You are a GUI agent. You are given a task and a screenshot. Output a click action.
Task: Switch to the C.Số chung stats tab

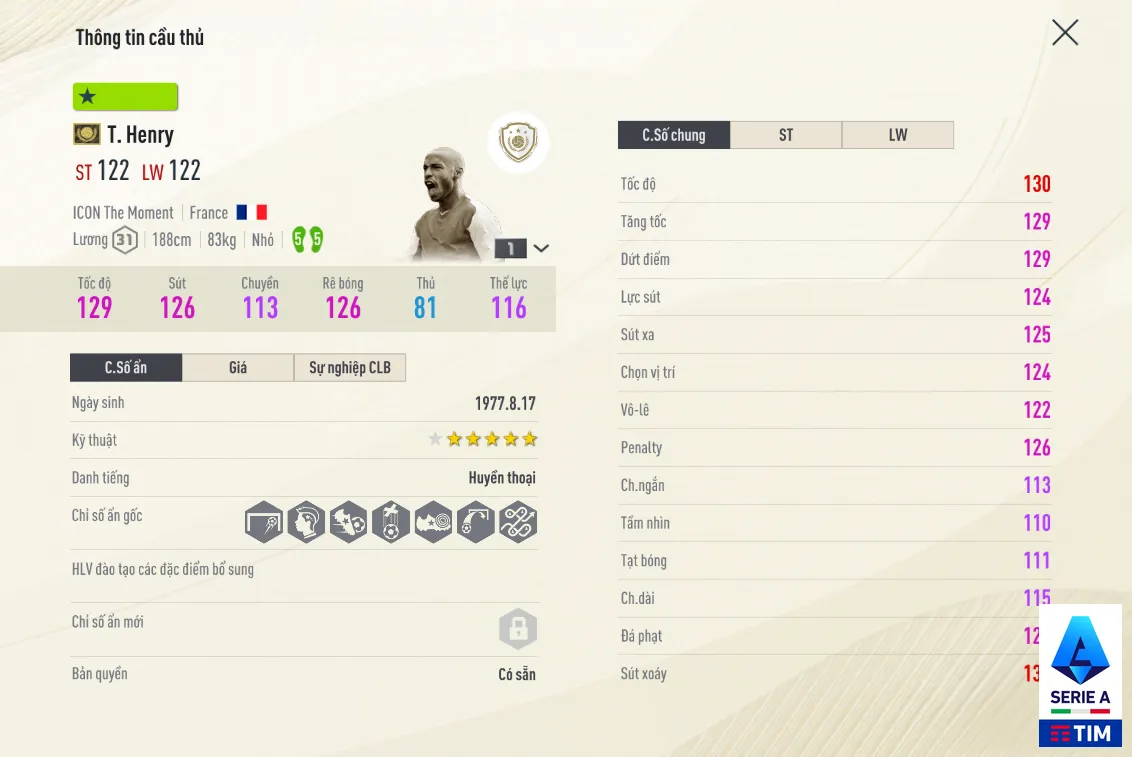pos(674,135)
